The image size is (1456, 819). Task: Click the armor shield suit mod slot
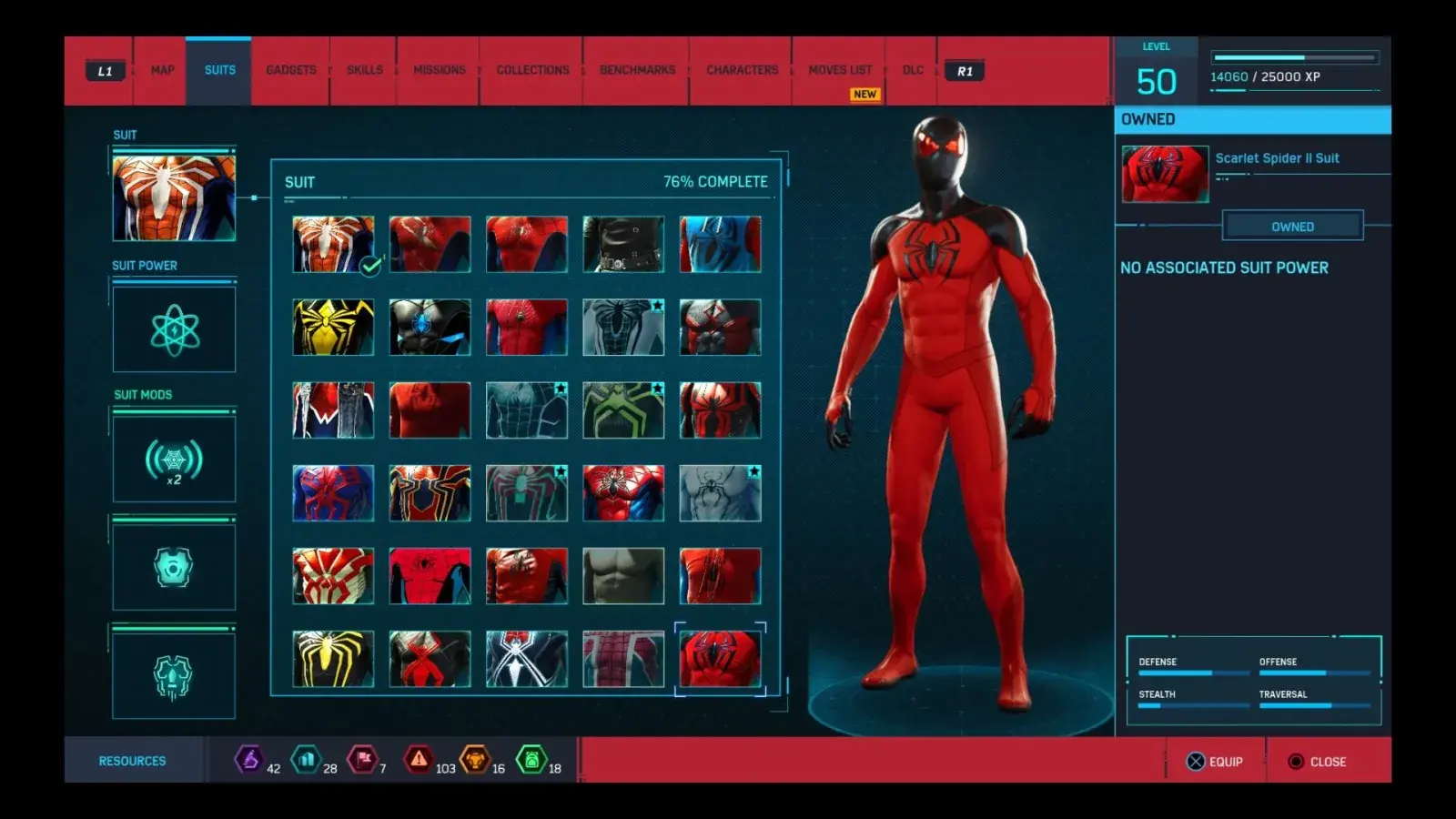174,566
